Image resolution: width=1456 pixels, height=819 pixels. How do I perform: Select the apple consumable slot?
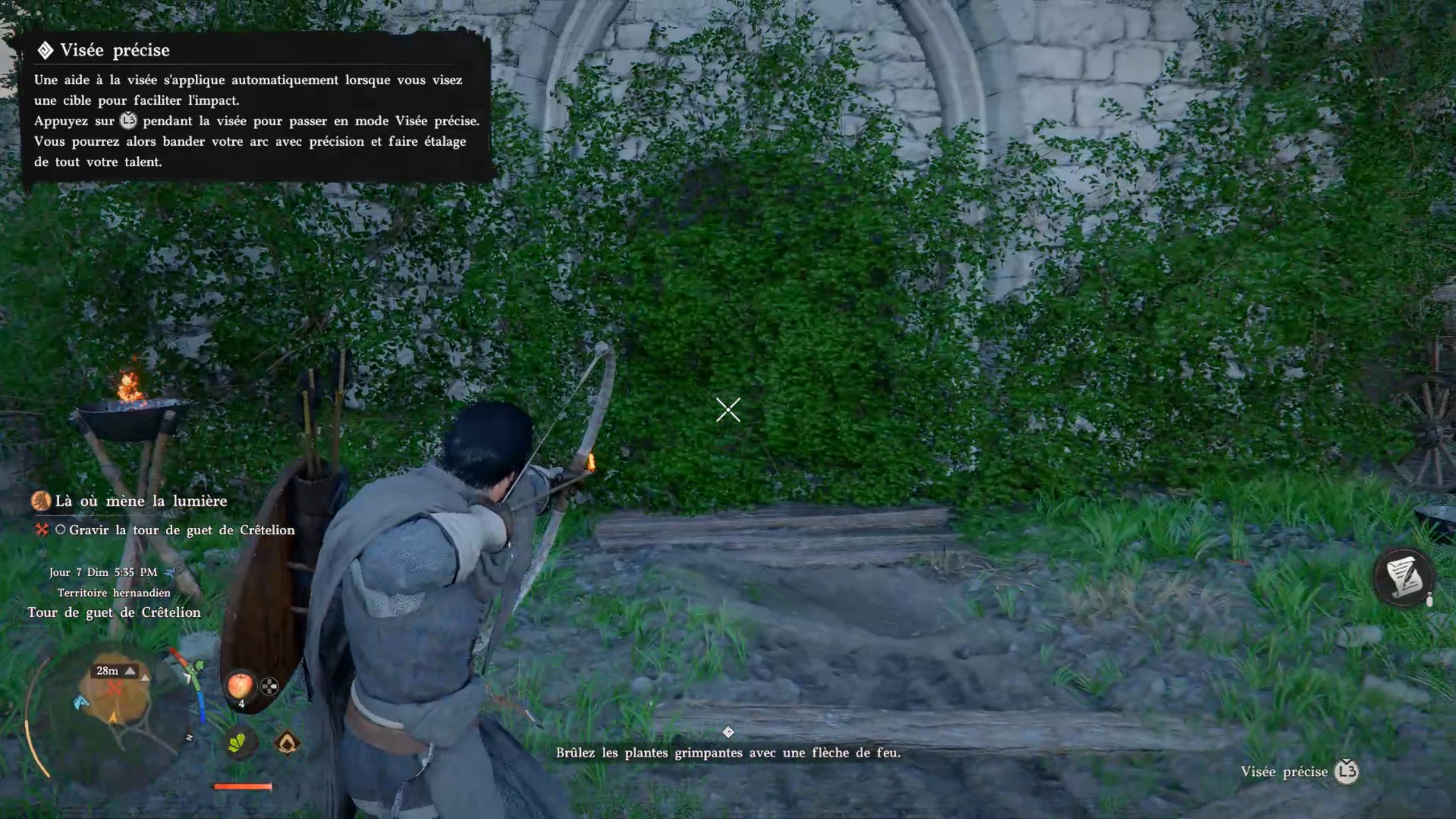240,685
